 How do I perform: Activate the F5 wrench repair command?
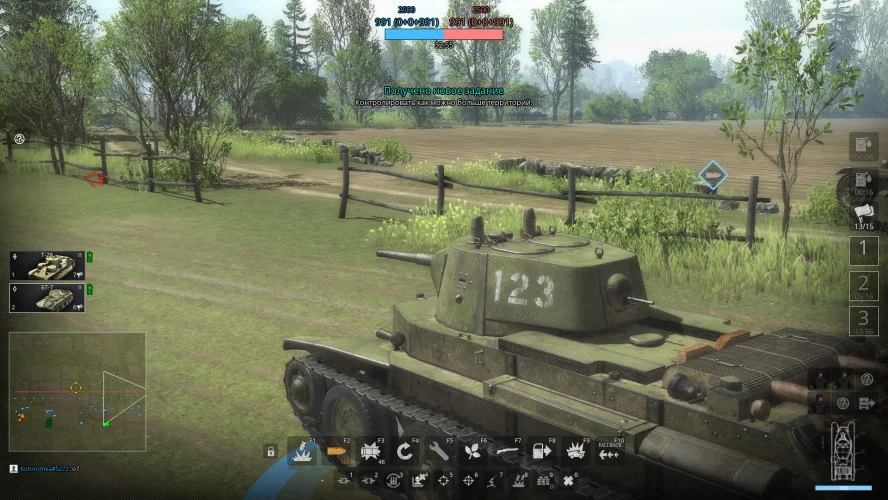click(x=439, y=452)
